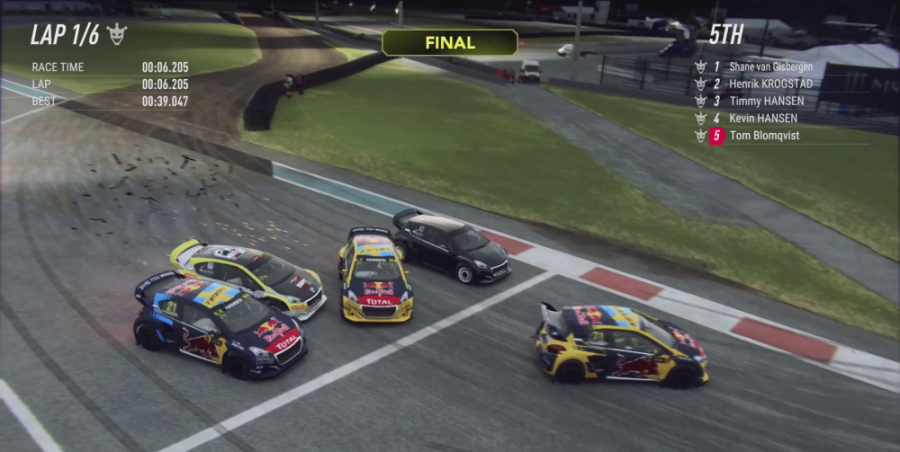Click the joker icon beside the lap counter

click(117, 34)
